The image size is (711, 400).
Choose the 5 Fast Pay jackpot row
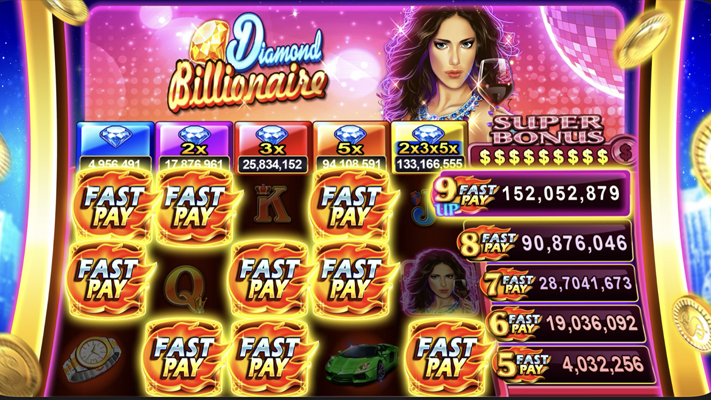(x=568, y=363)
